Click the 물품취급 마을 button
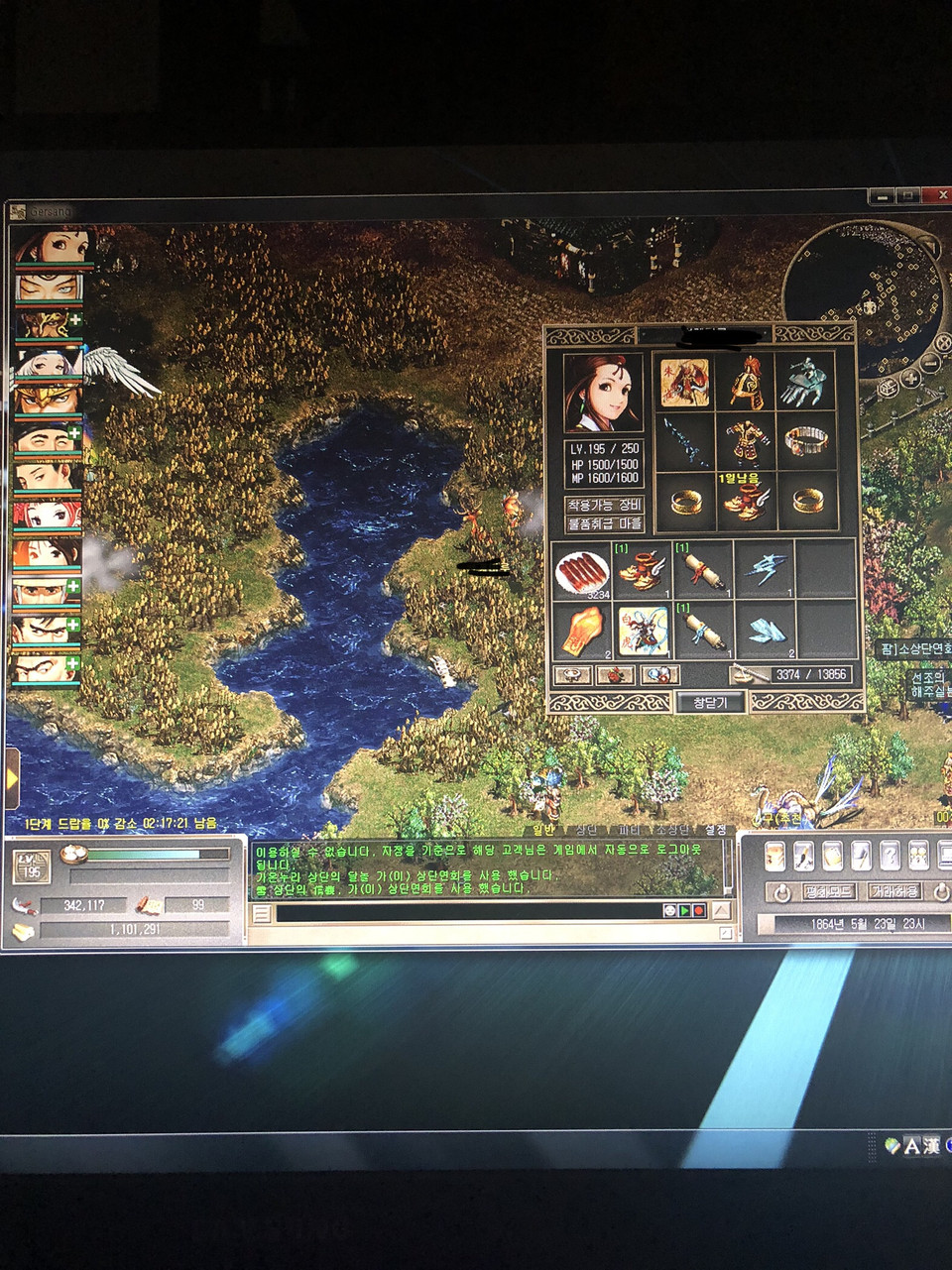 pos(605,523)
